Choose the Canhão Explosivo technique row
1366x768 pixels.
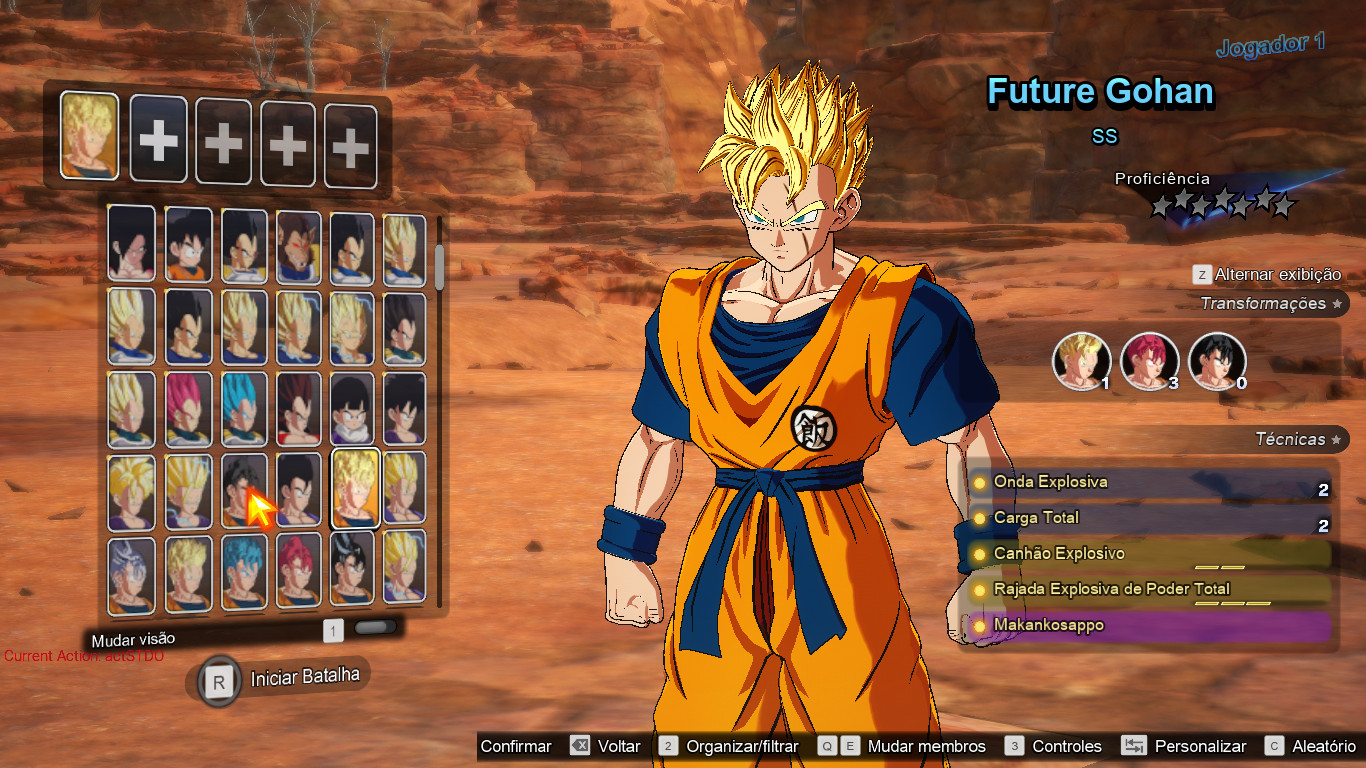point(1150,554)
